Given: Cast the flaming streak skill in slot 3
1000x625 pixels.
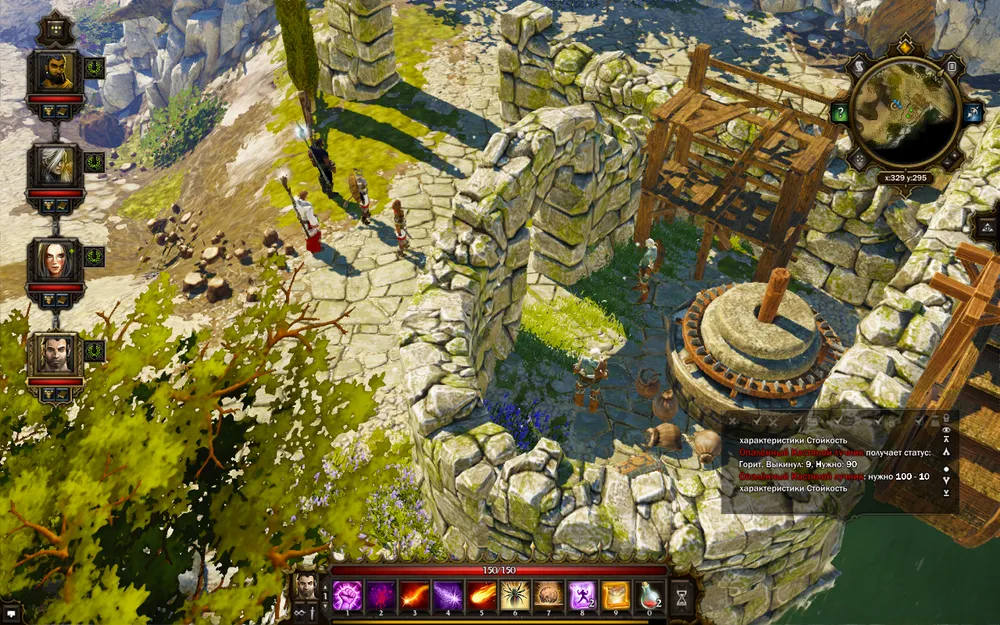Looking at the screenshot, I should (413, 595).
